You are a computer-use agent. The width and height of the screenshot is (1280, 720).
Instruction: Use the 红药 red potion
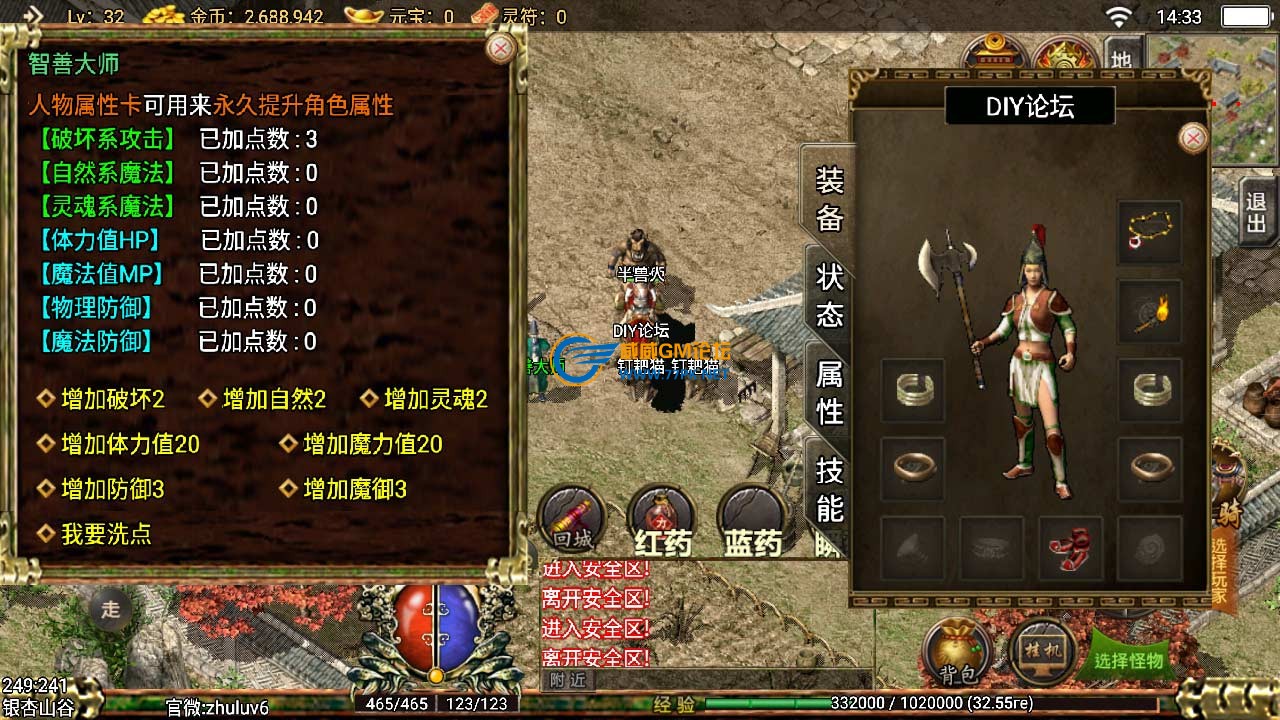point(662,520)
